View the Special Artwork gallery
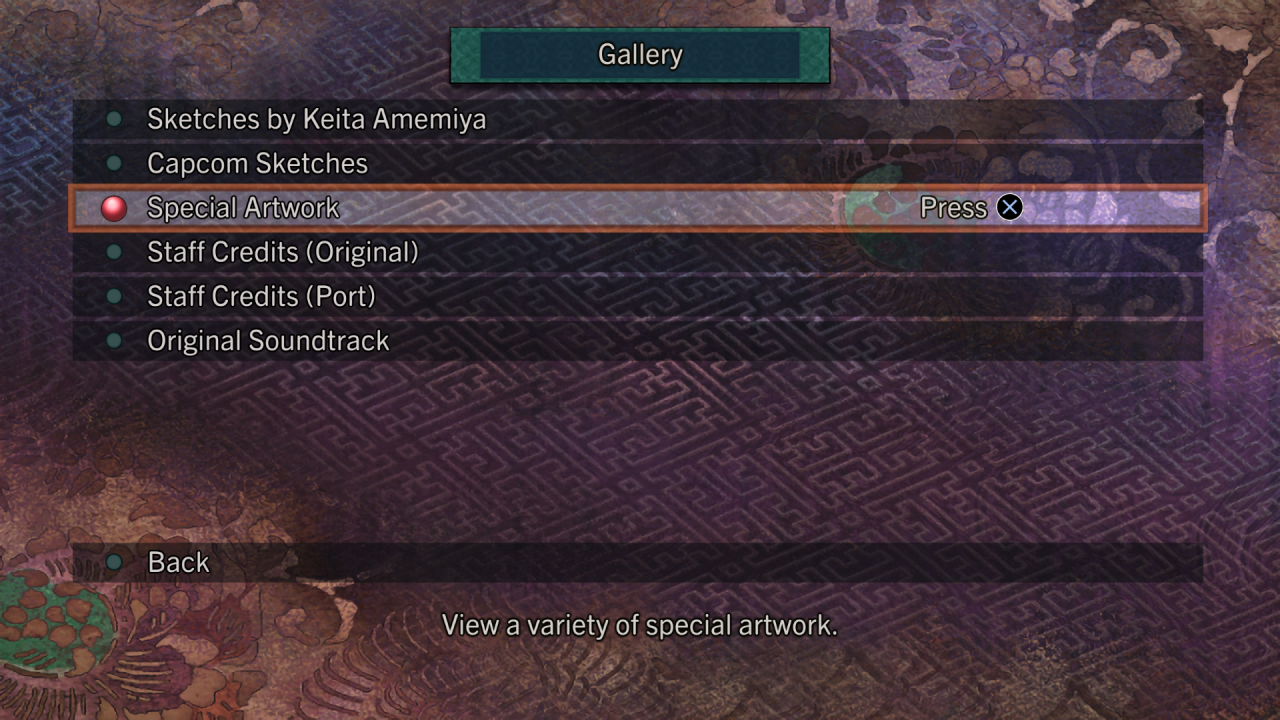 243,208
